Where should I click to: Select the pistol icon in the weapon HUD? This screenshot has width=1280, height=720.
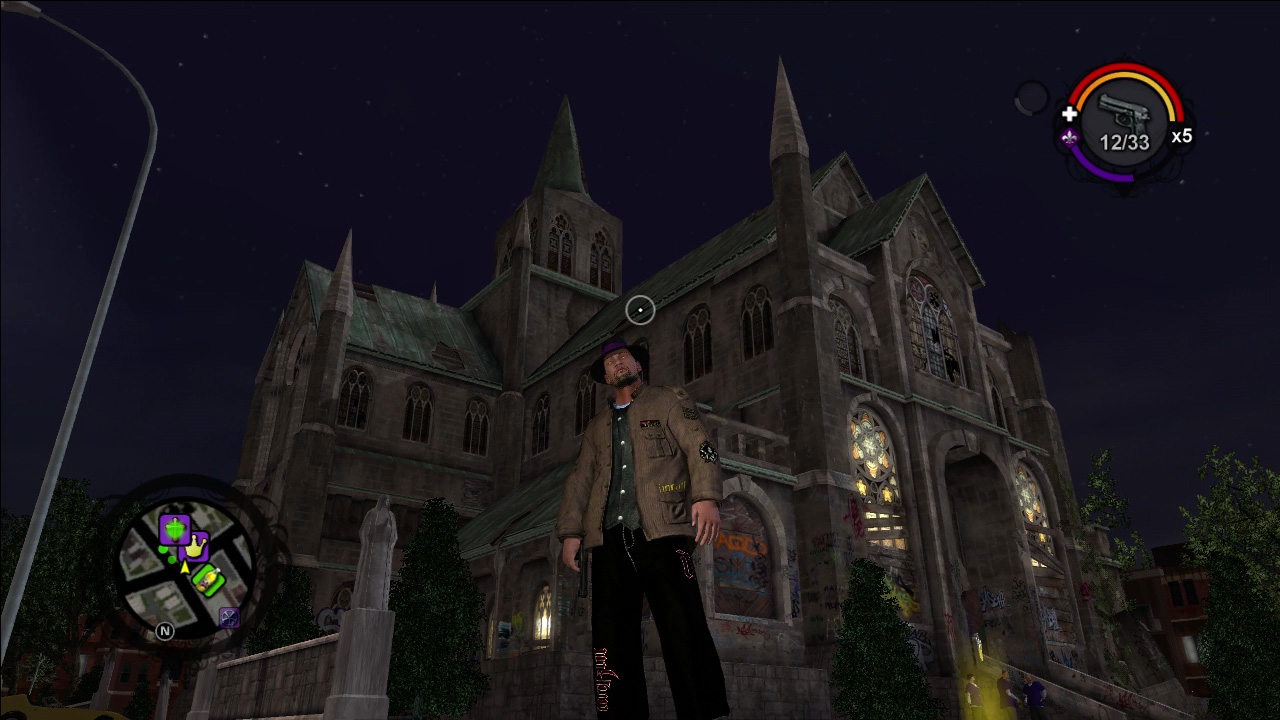(1123, 114)
